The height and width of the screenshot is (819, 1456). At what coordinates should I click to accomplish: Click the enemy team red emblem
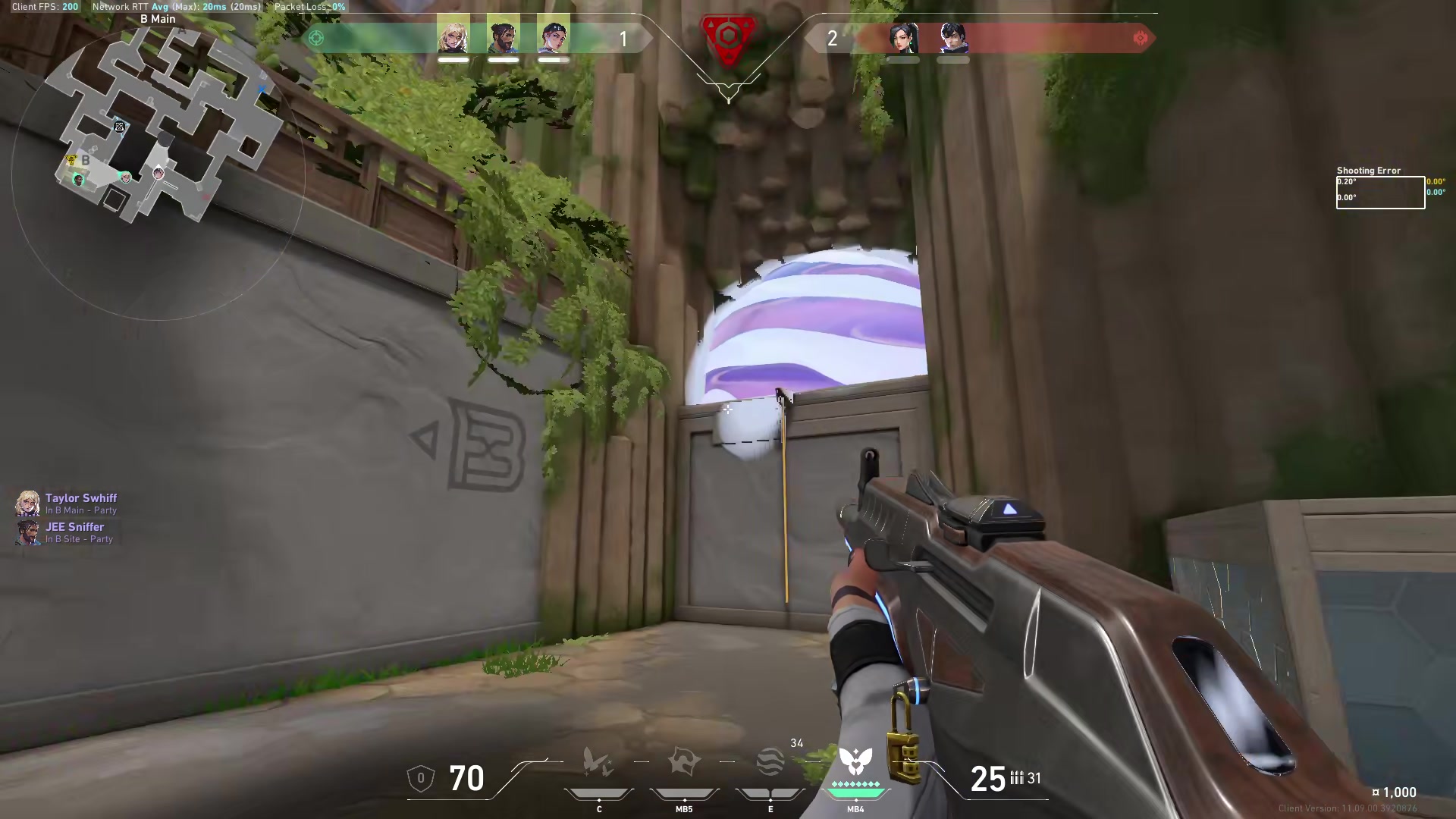1141,38
